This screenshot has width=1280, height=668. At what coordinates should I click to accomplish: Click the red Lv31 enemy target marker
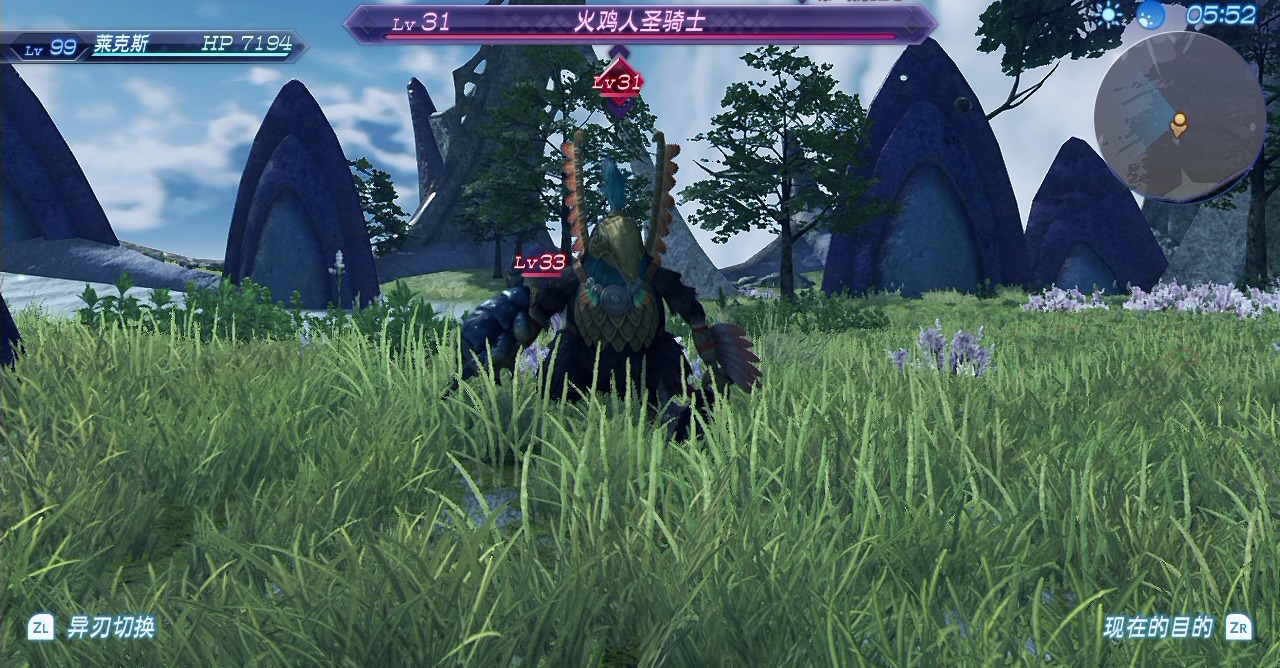pos(618,83)
